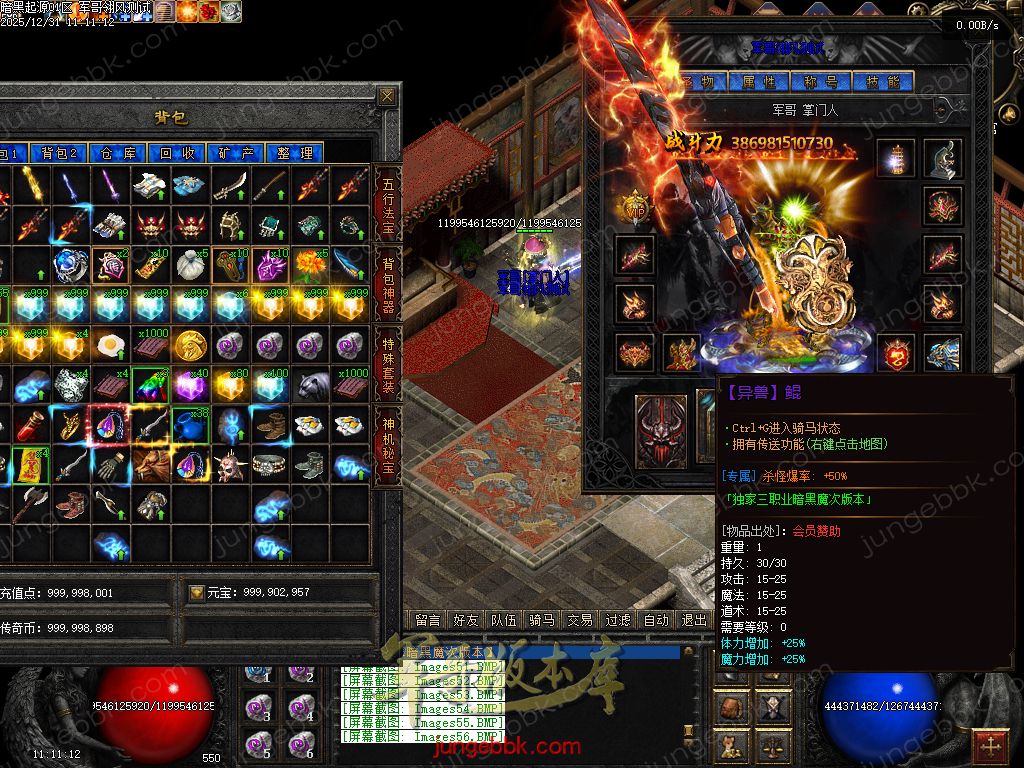Screen dimensions: 1024x768
Task: Close the 背包 backpack window
Action: (x=387, y=96)
